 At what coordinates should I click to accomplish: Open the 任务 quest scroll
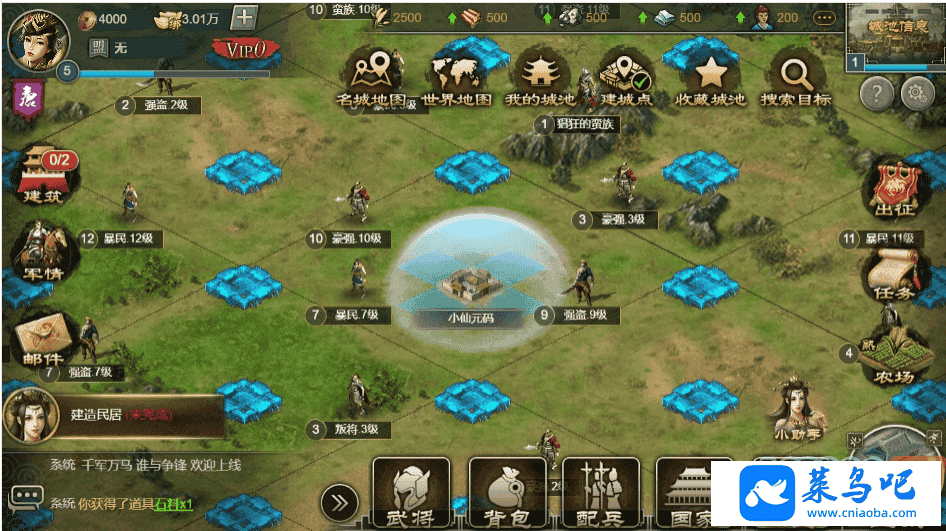coord(892,272)
